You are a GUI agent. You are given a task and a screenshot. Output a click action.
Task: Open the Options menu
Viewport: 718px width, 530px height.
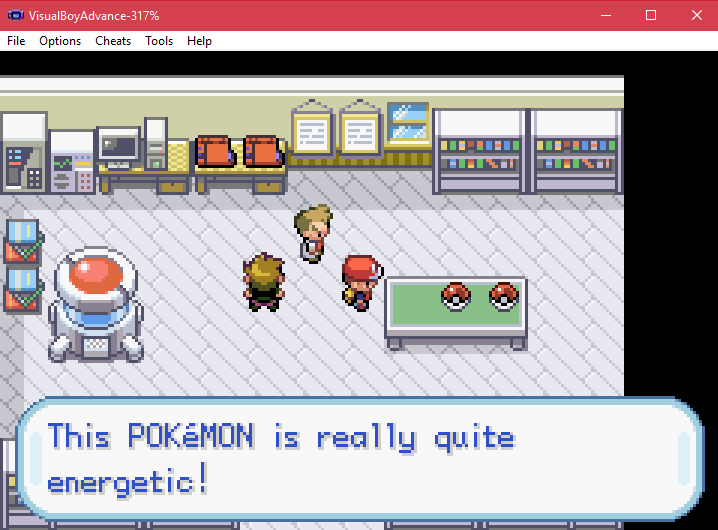(60, 41)
